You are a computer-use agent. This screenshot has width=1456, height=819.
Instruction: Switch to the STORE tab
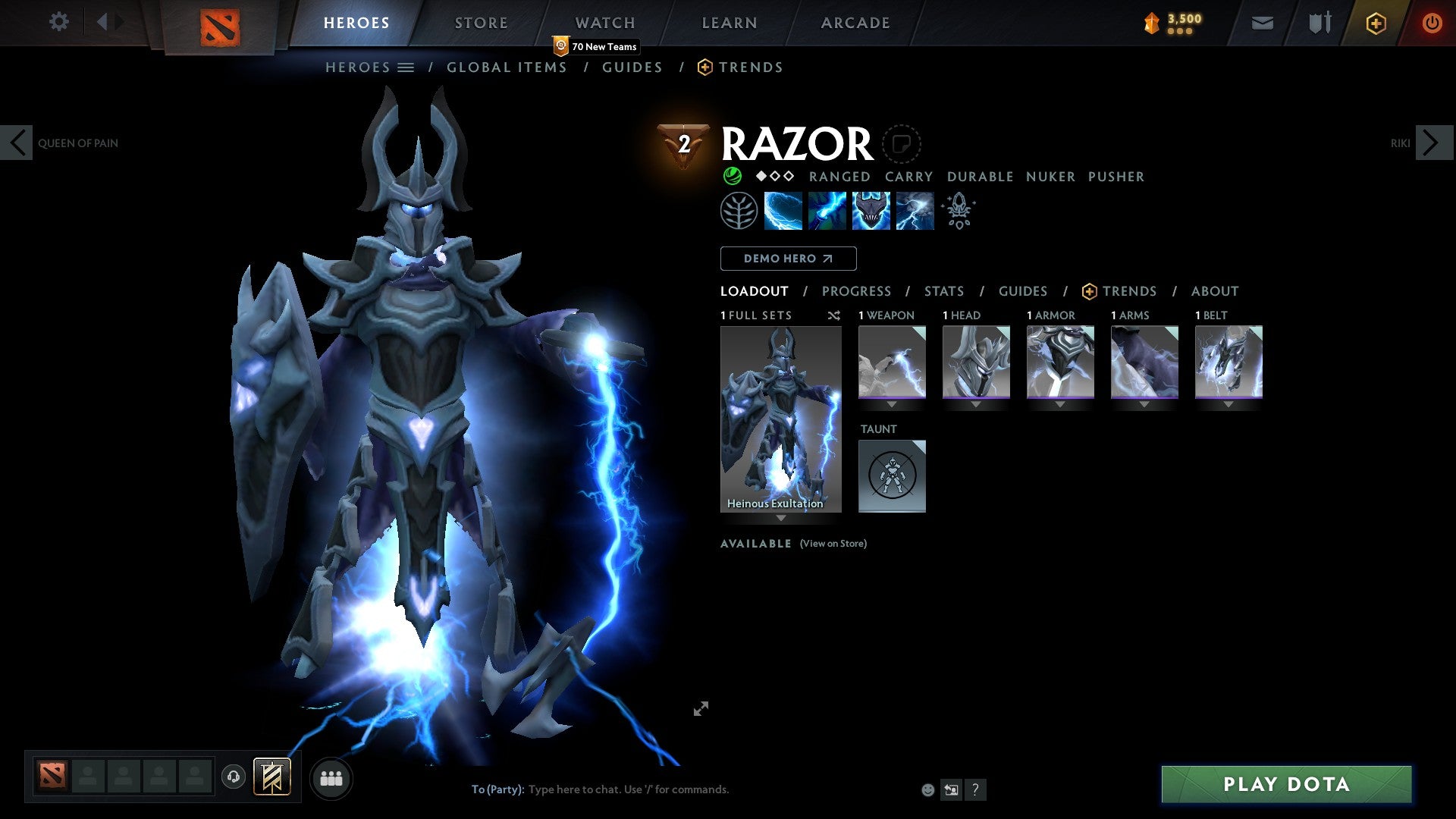(481, 22)
